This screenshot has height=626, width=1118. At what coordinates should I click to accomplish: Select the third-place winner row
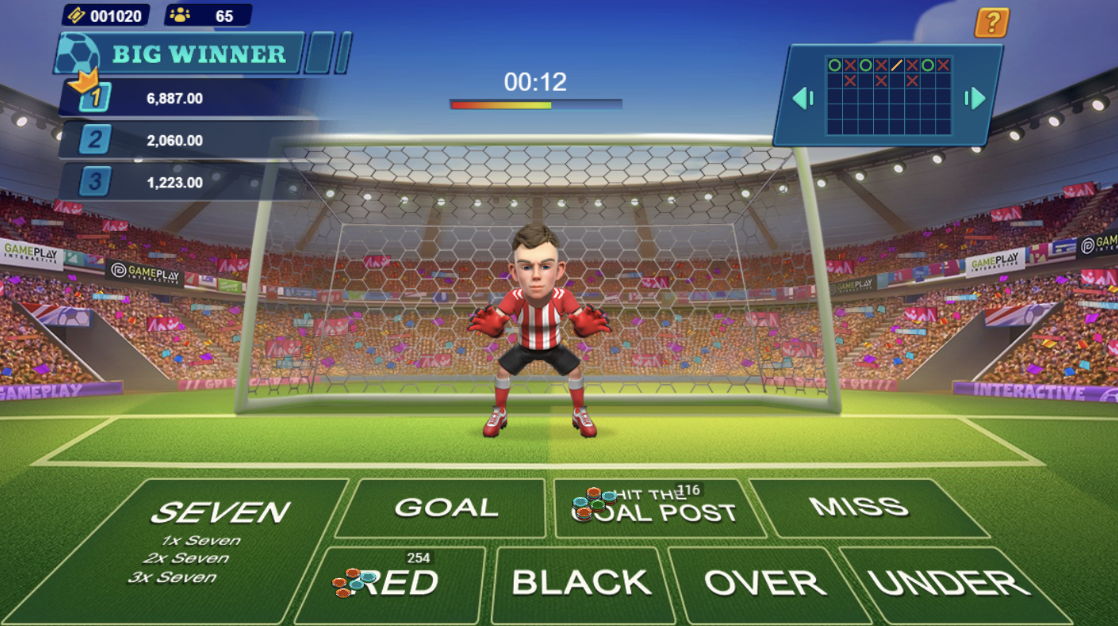pyautogui.click(x=175, y=182)
